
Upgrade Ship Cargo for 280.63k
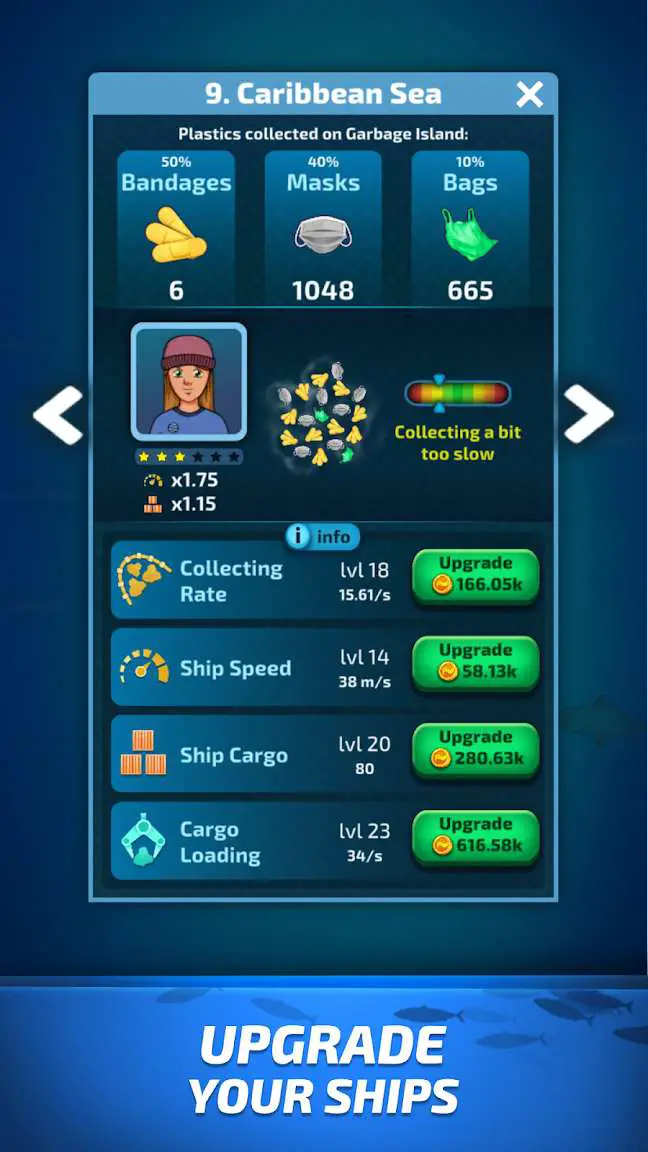point(475,749)
